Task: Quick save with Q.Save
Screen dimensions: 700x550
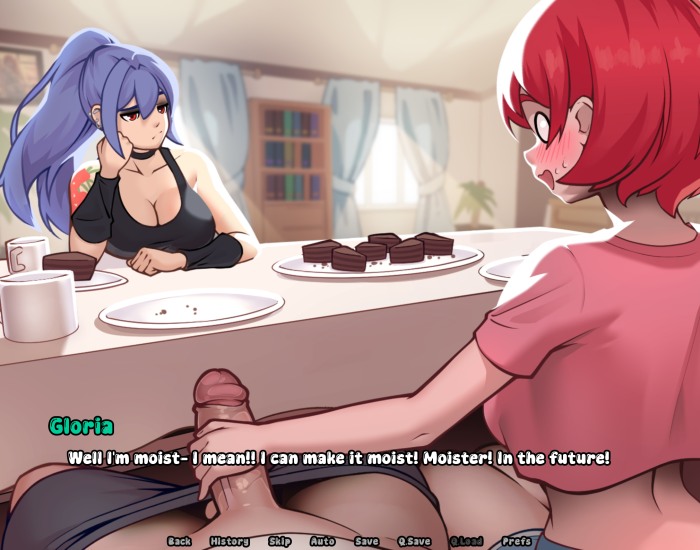Action: [x=414, y=541]
